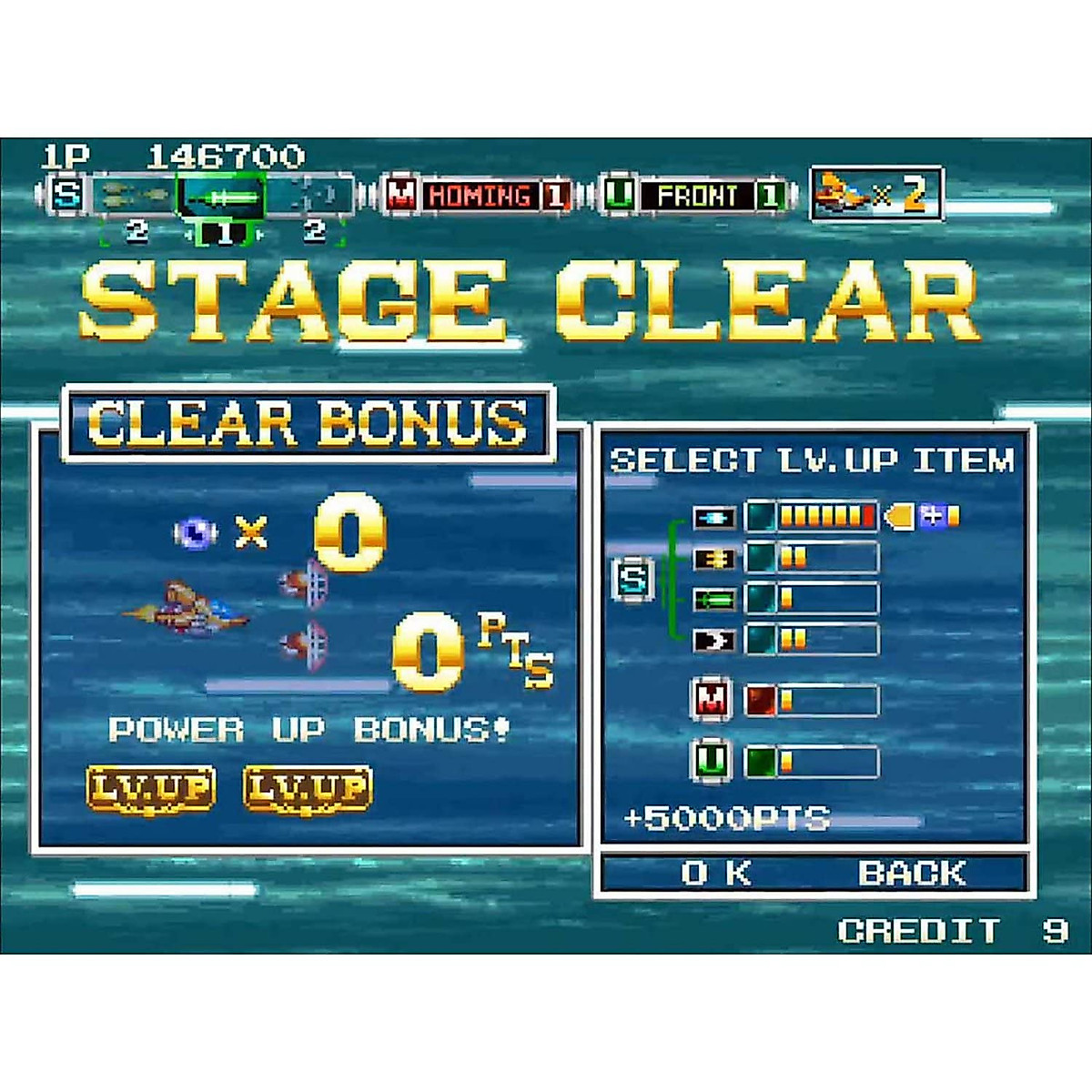Click the S shot category icon
The width and height of the screenshot is (1092, 1092).
(x=633, y=580)
